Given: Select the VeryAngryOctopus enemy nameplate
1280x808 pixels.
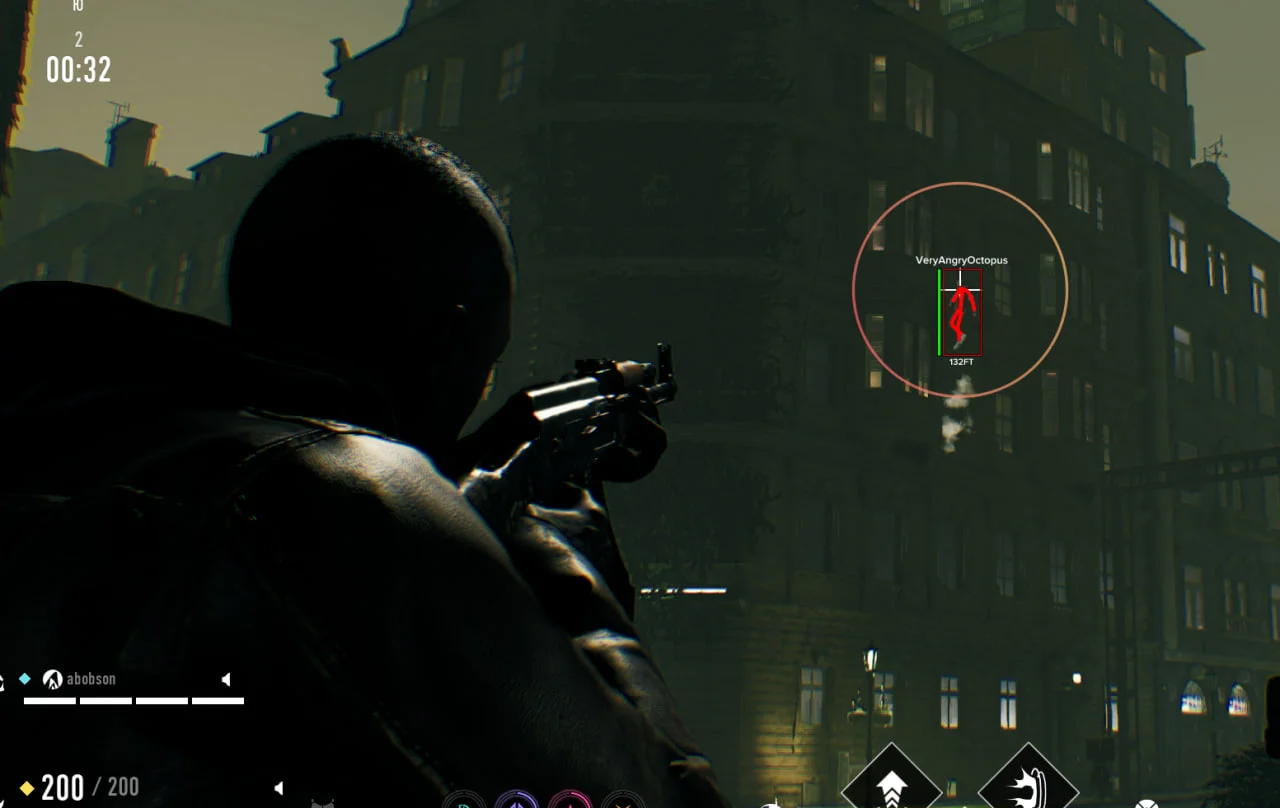Looking at the screenshot, I should [x=961, y=260].
